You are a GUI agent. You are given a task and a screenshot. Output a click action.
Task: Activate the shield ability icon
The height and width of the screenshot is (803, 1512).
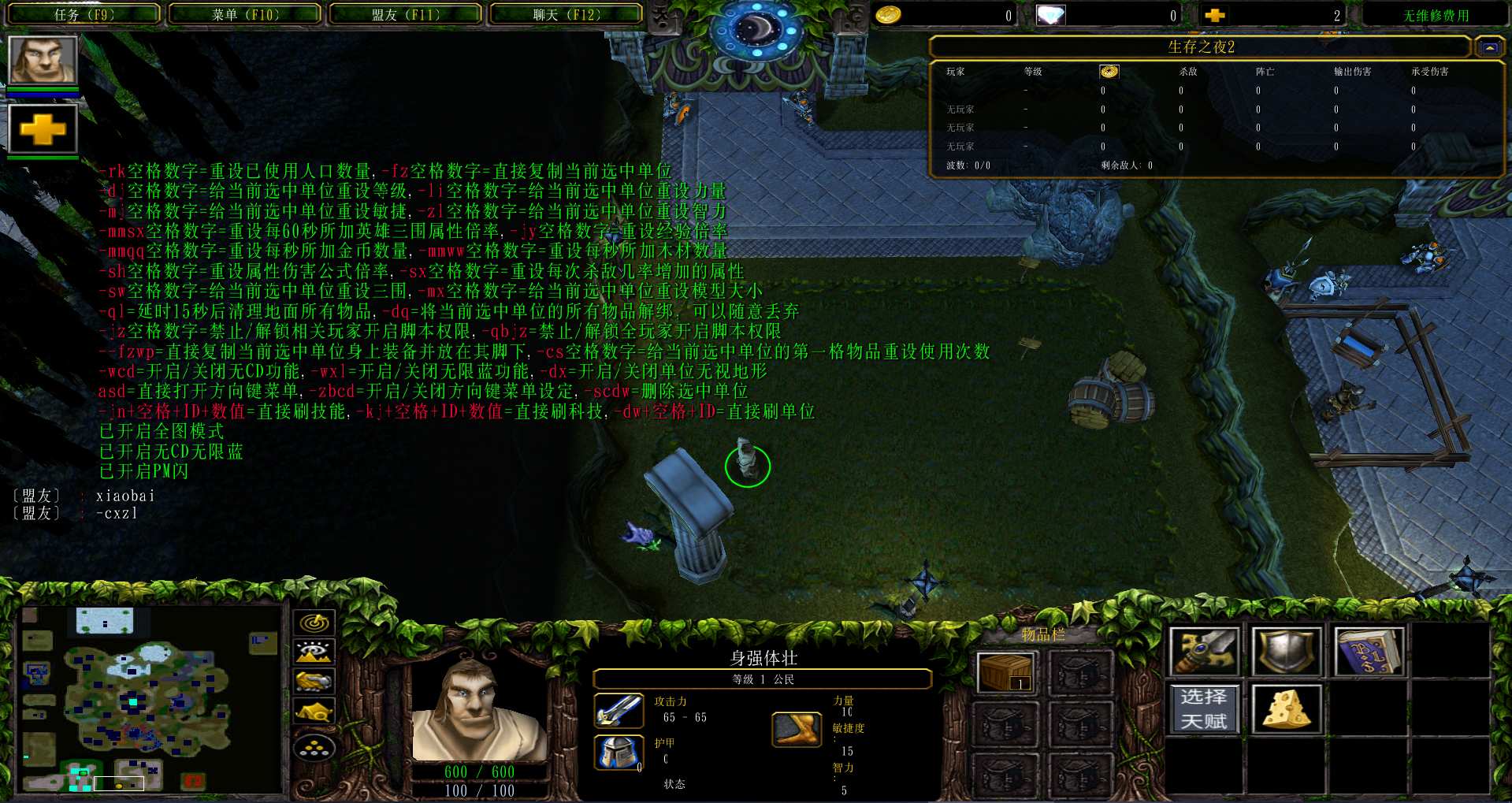1286,652
